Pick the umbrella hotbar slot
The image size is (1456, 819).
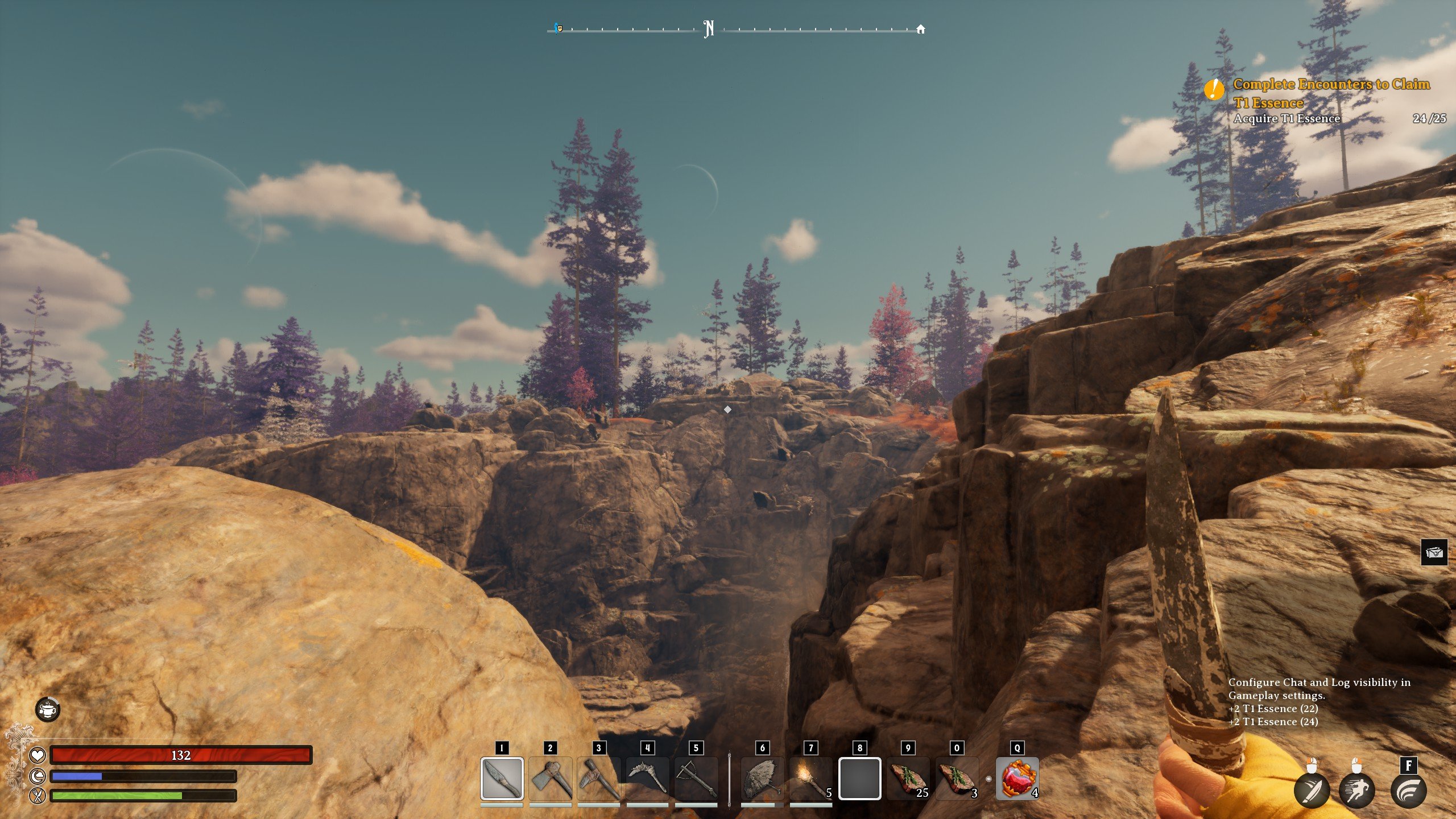(762, 778)
